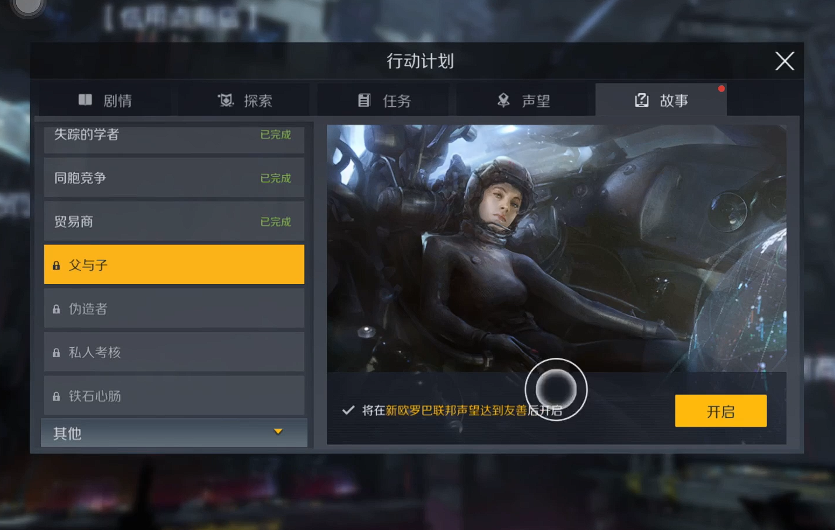Viewport: 835px width, 530px height.
Task: Choose the locked 伪造者 story
Action: 173,309
